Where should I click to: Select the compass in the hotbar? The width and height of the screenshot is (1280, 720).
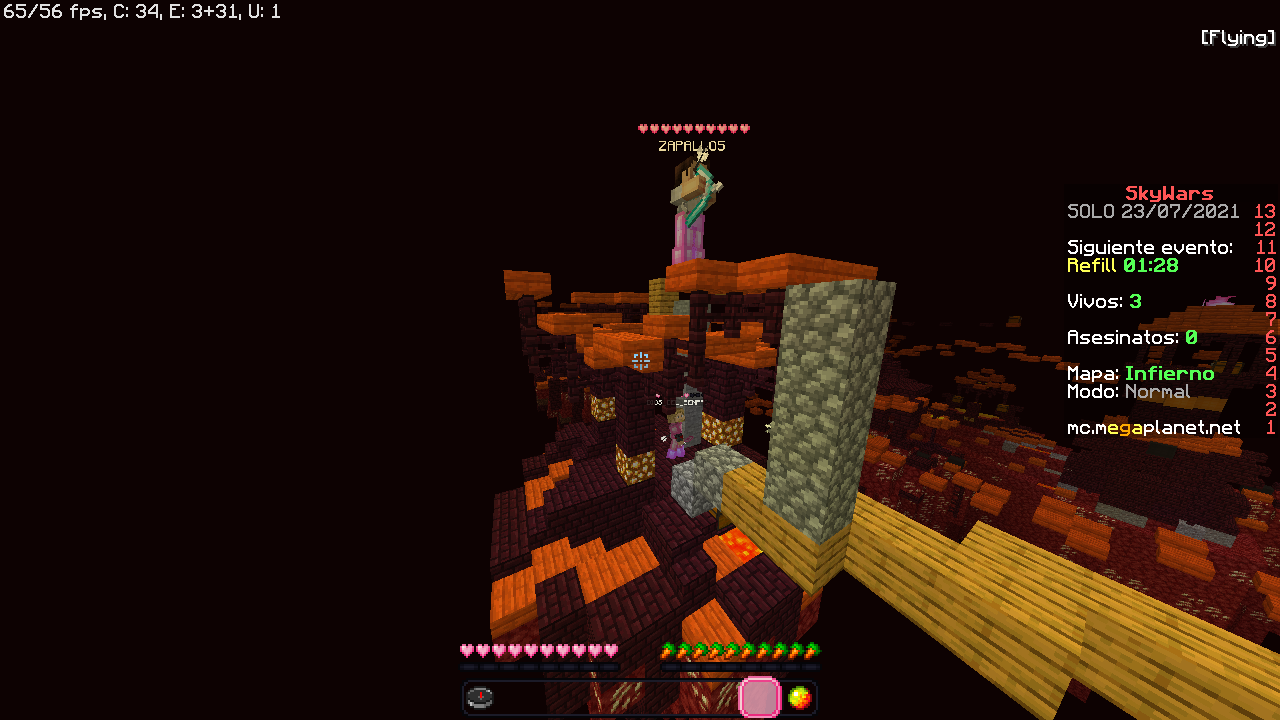pyautogui.click(x=480, y=697)
